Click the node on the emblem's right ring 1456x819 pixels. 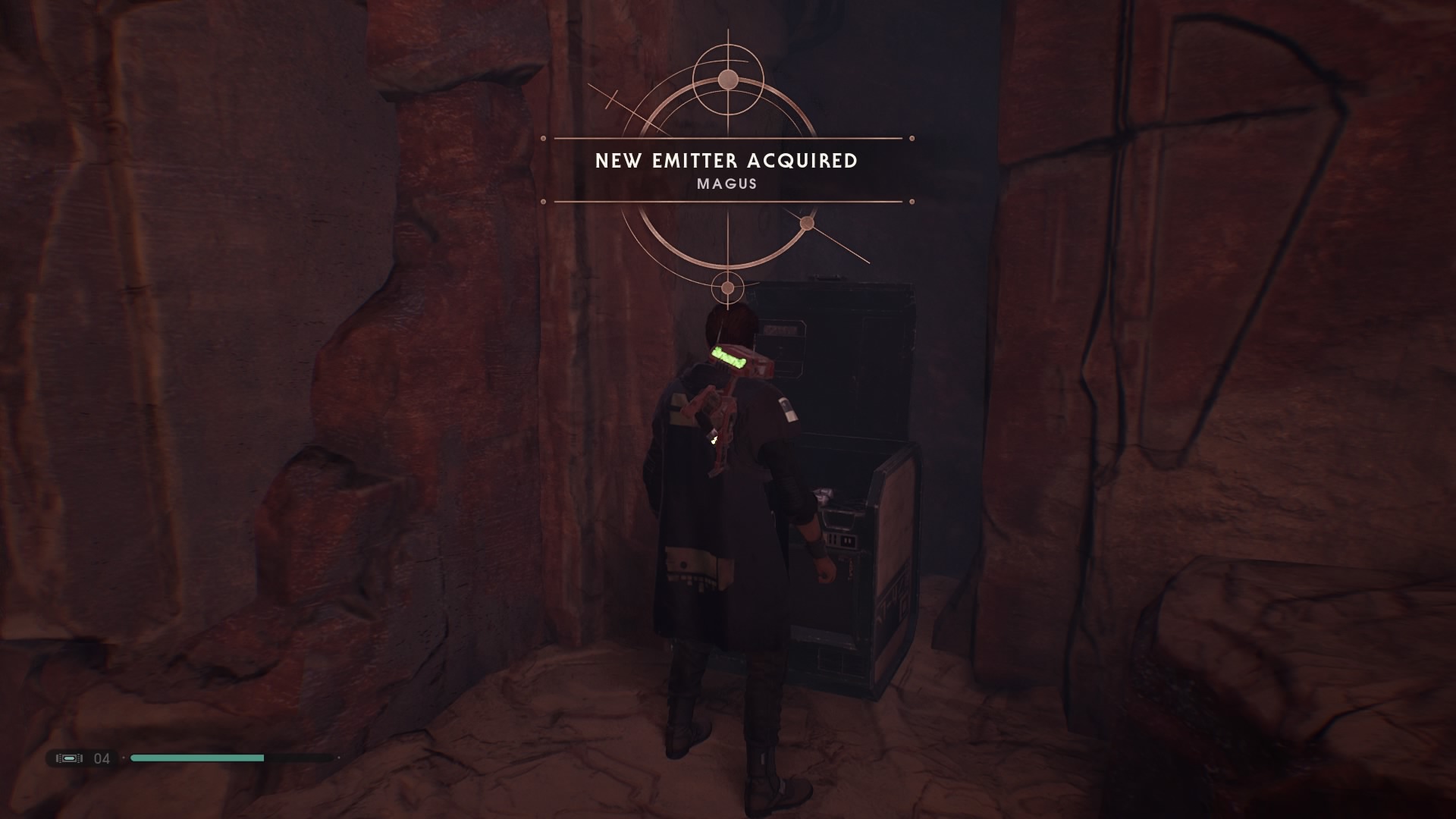click(808, 222)
